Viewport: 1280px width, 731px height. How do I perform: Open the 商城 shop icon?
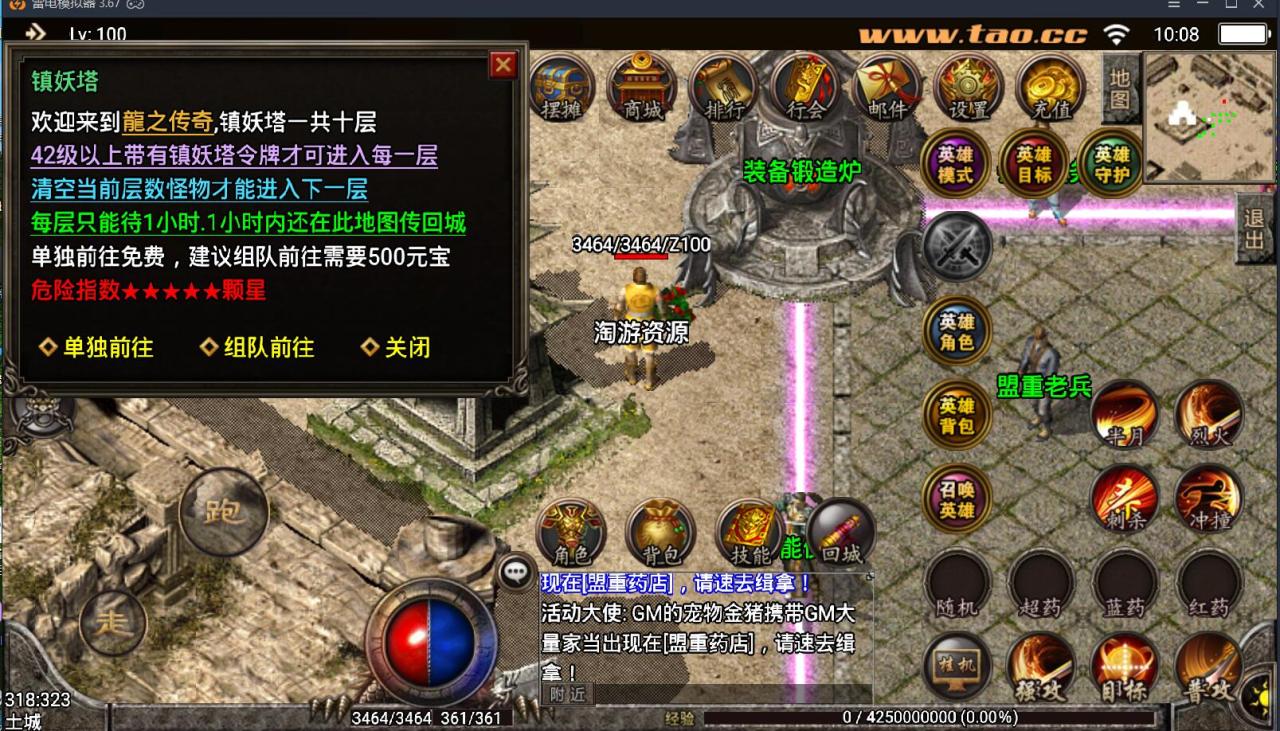point(640,90)
